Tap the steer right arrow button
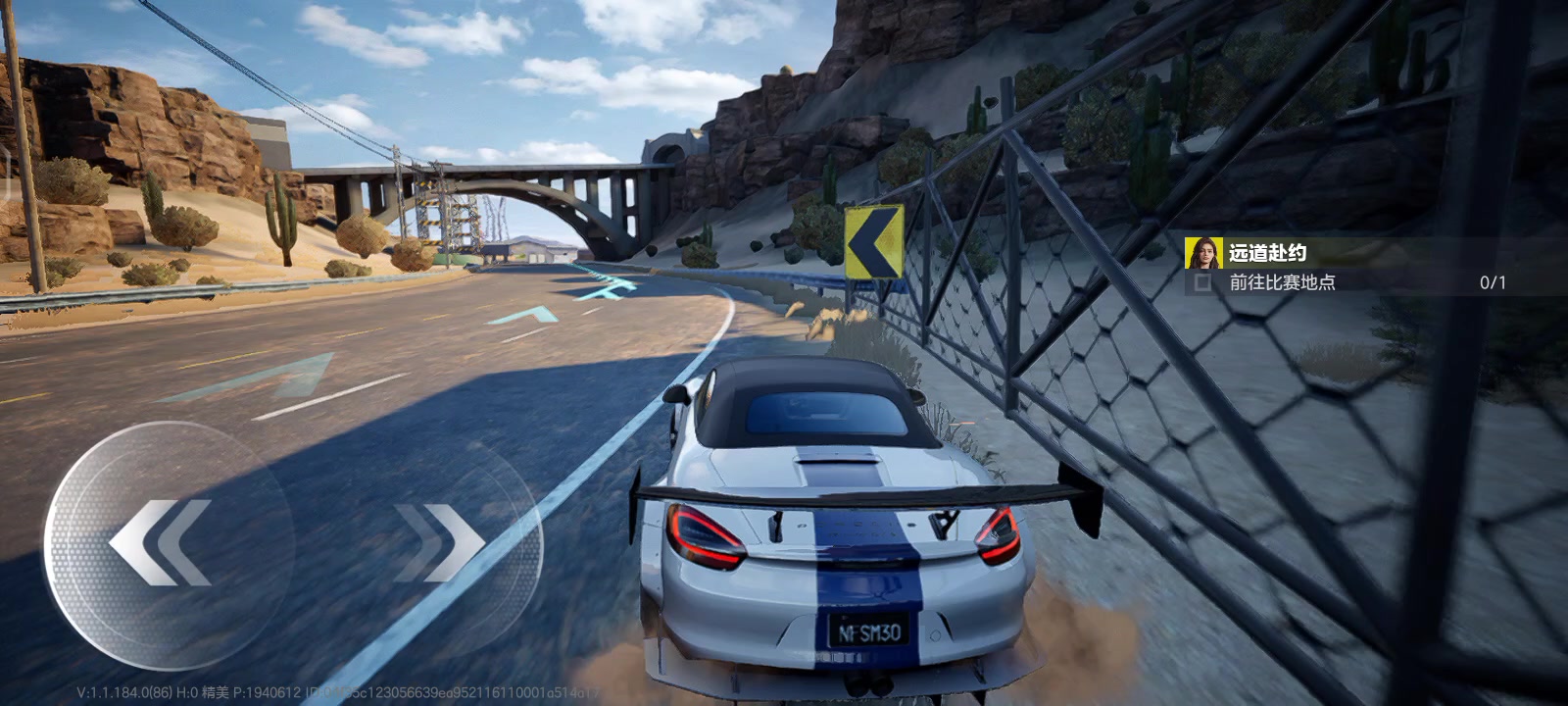 438,542
